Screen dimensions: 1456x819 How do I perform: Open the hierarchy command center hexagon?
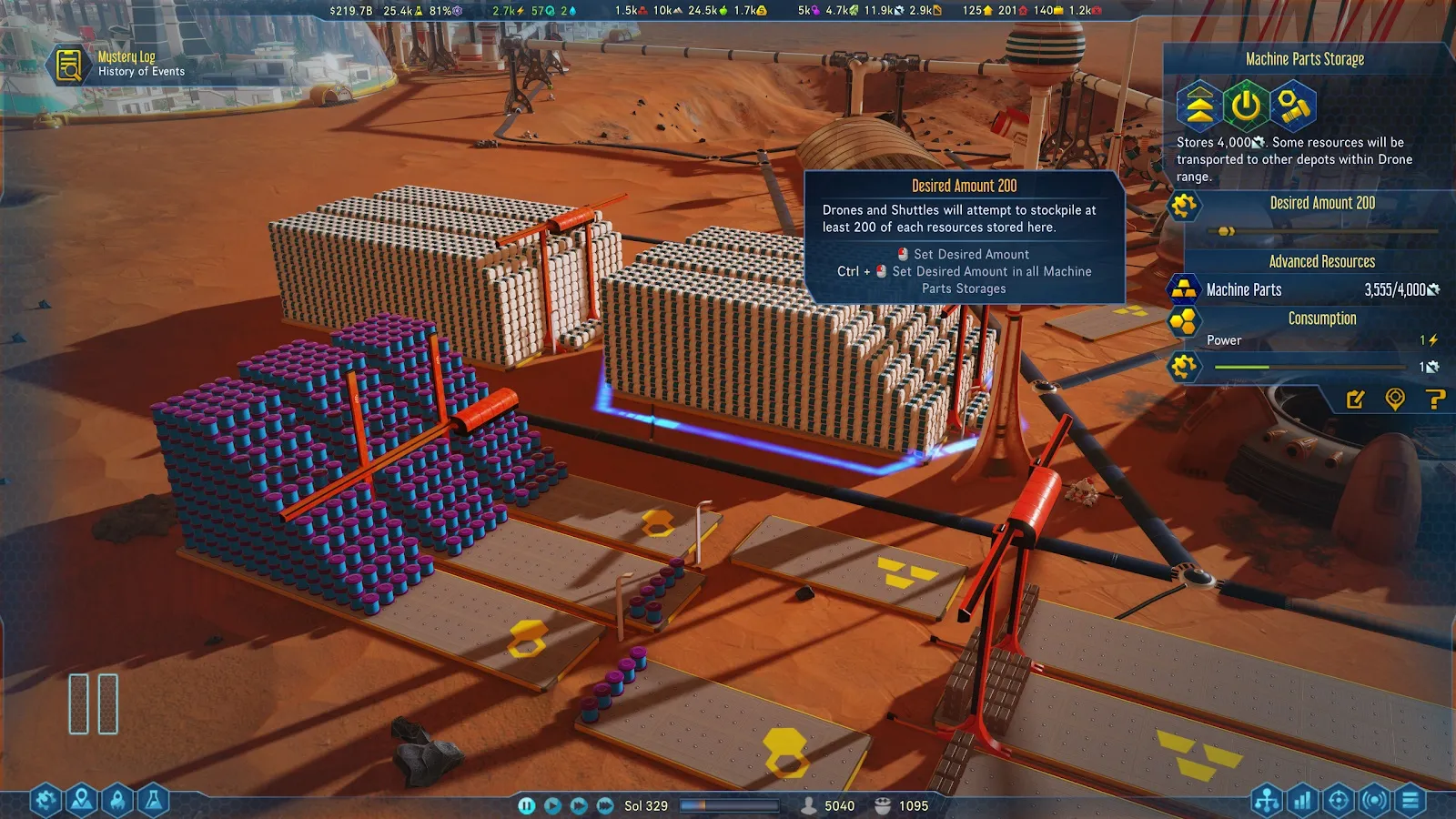click(x=1267, y=800)
